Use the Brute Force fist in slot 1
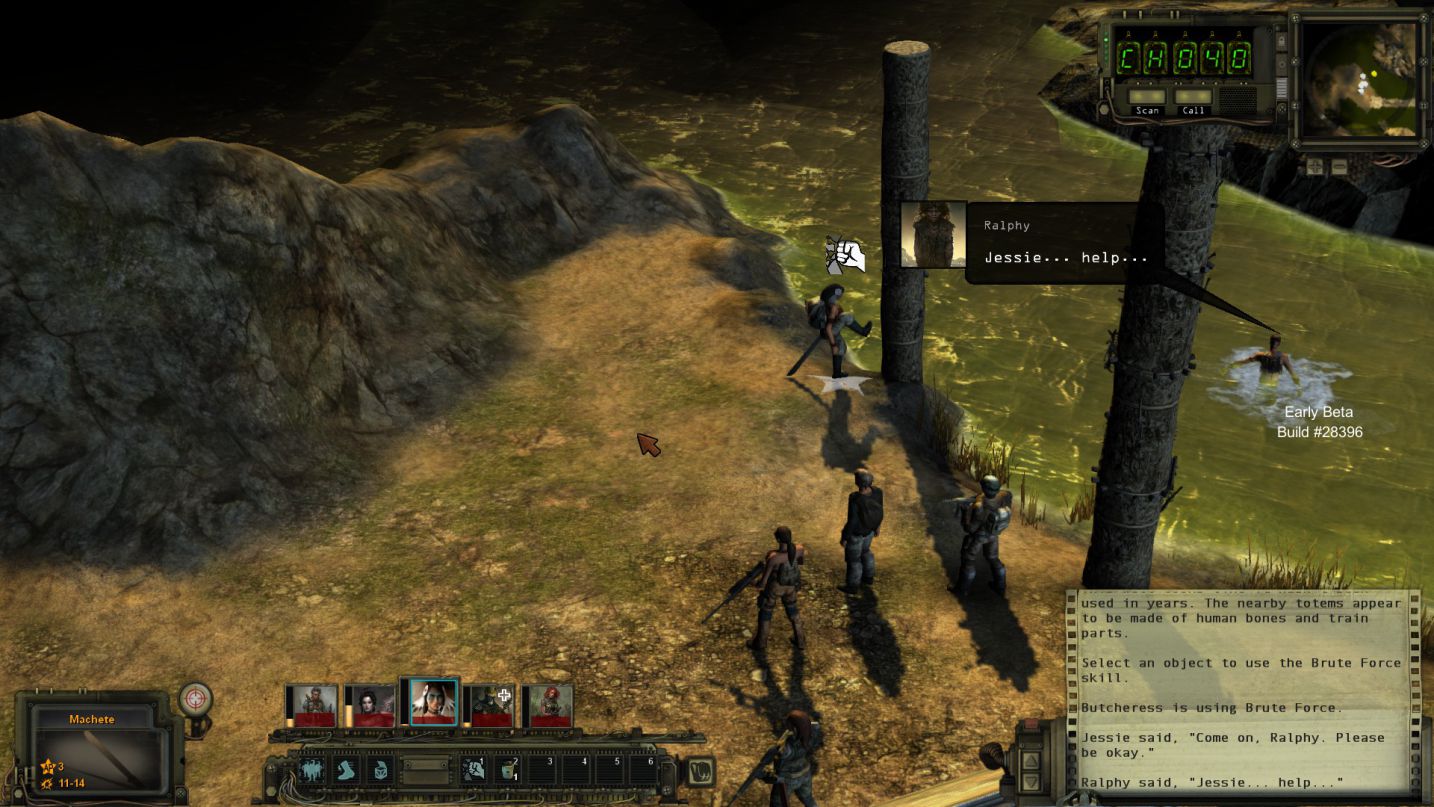The height and width of the screenshot is (807, 1434). [x=474, y=769]
